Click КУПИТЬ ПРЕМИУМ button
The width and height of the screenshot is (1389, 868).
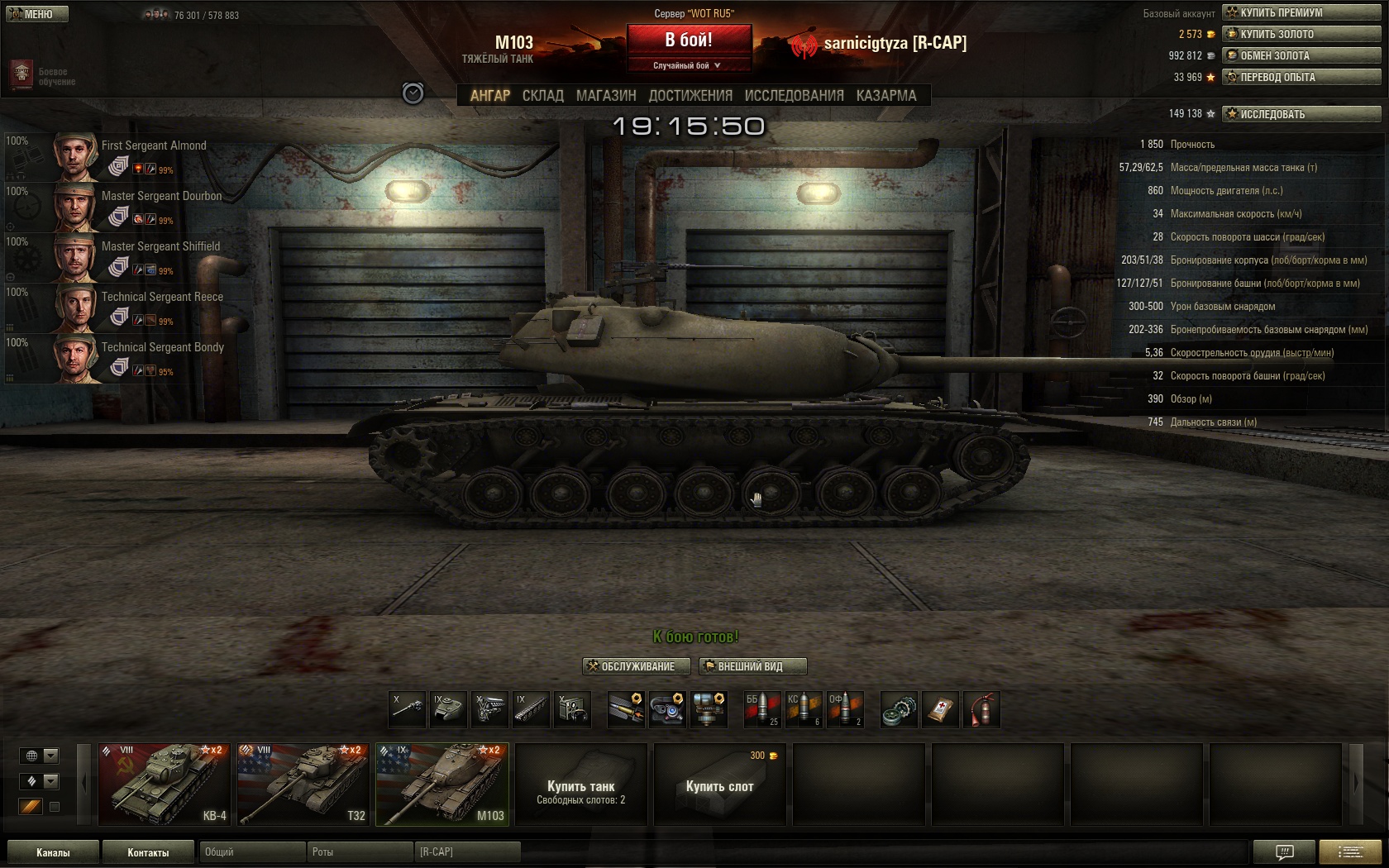pyautogui.click(x=1301, y=12)
